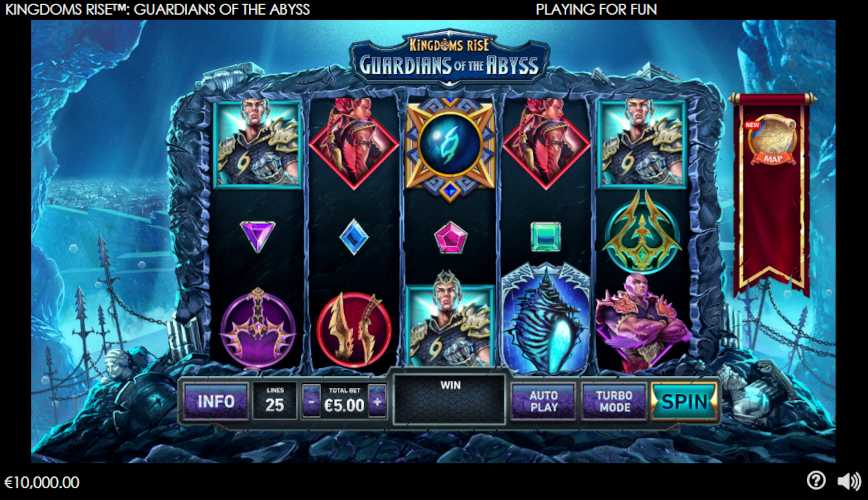Image resolution: width=868 pixels, height=500 pixels.
Task: Hit the SPIN button
Action: pos(685,402)
